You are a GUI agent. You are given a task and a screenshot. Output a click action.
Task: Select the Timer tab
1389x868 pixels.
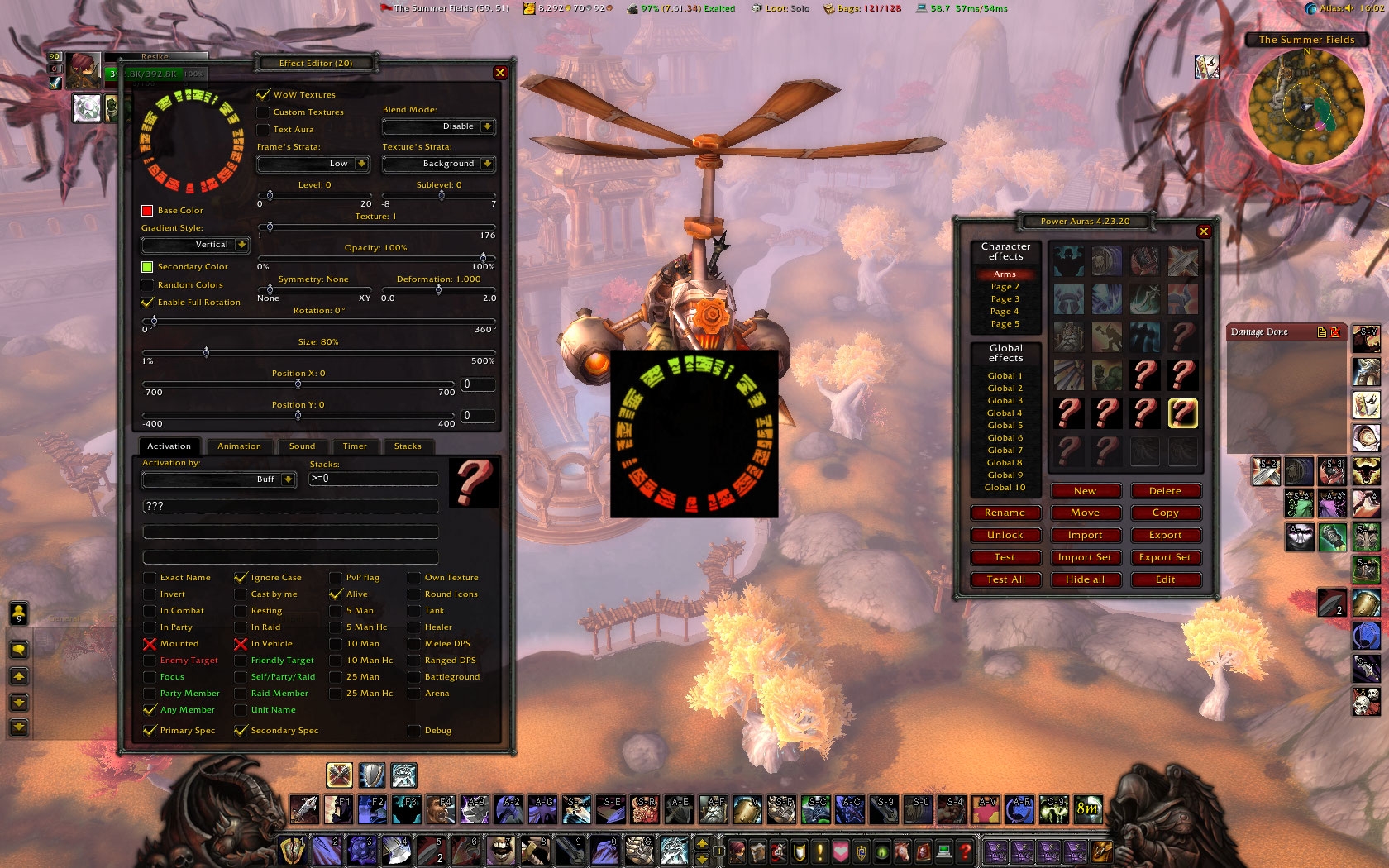pyautogui.click(x=355, y=446)
